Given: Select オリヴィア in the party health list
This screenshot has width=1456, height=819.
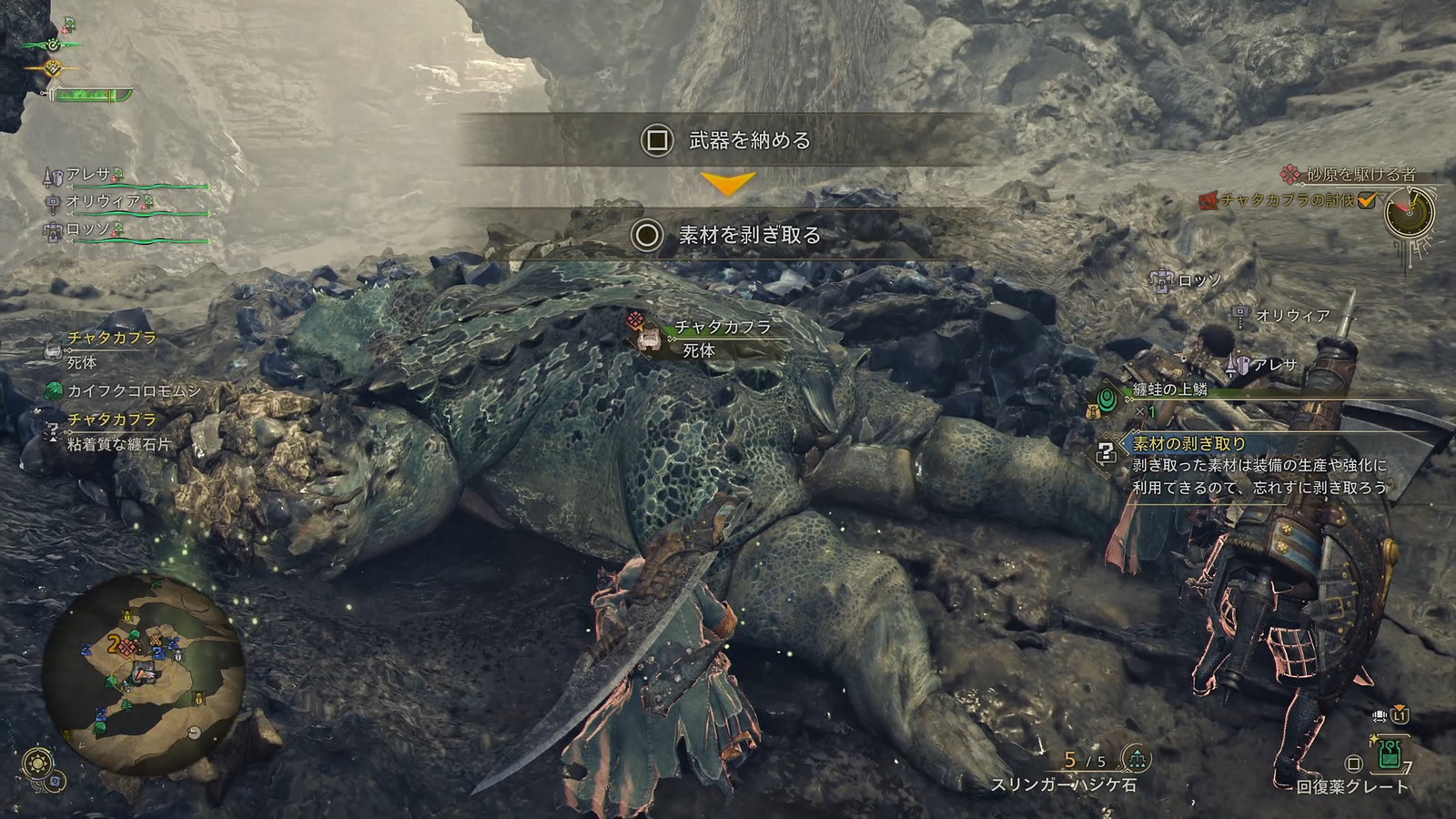Looking at the screenshot, I should [103, 201].
